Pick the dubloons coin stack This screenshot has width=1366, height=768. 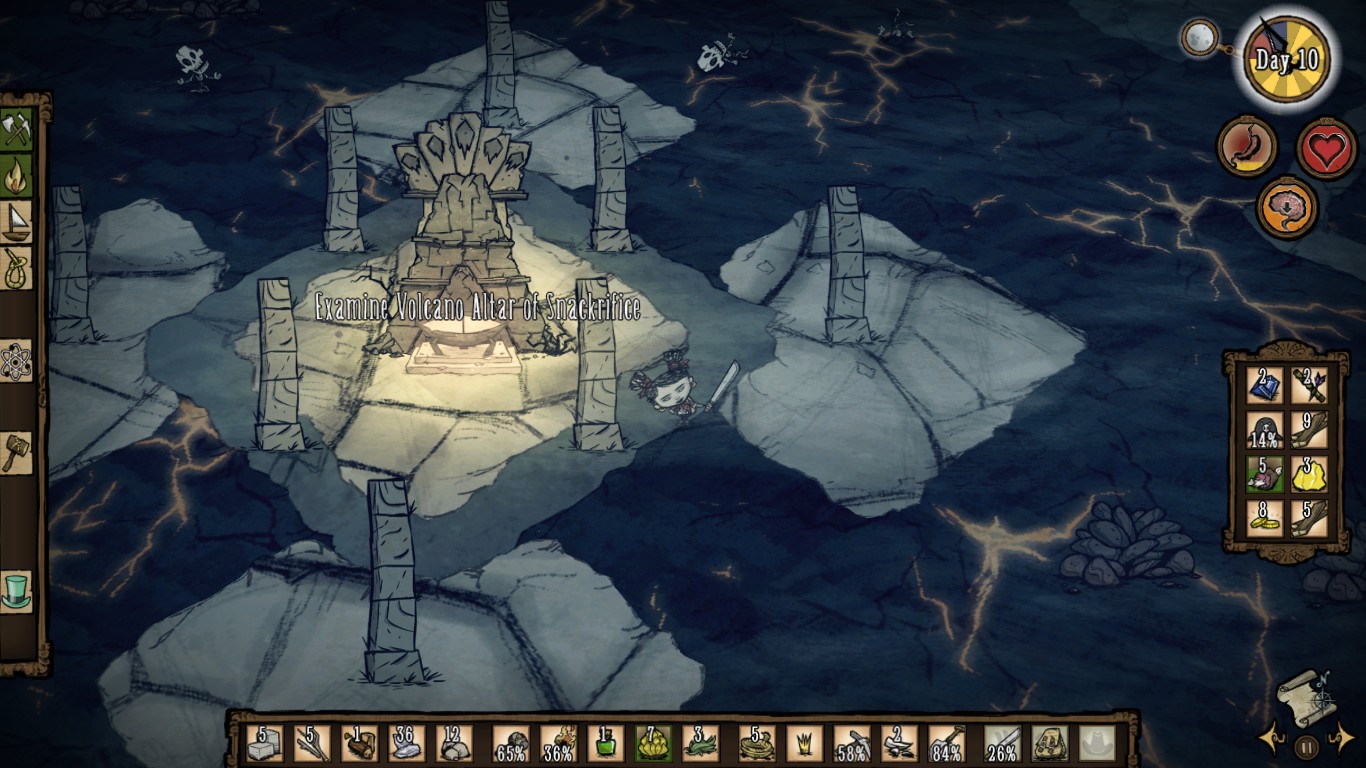click(1265, 518)
